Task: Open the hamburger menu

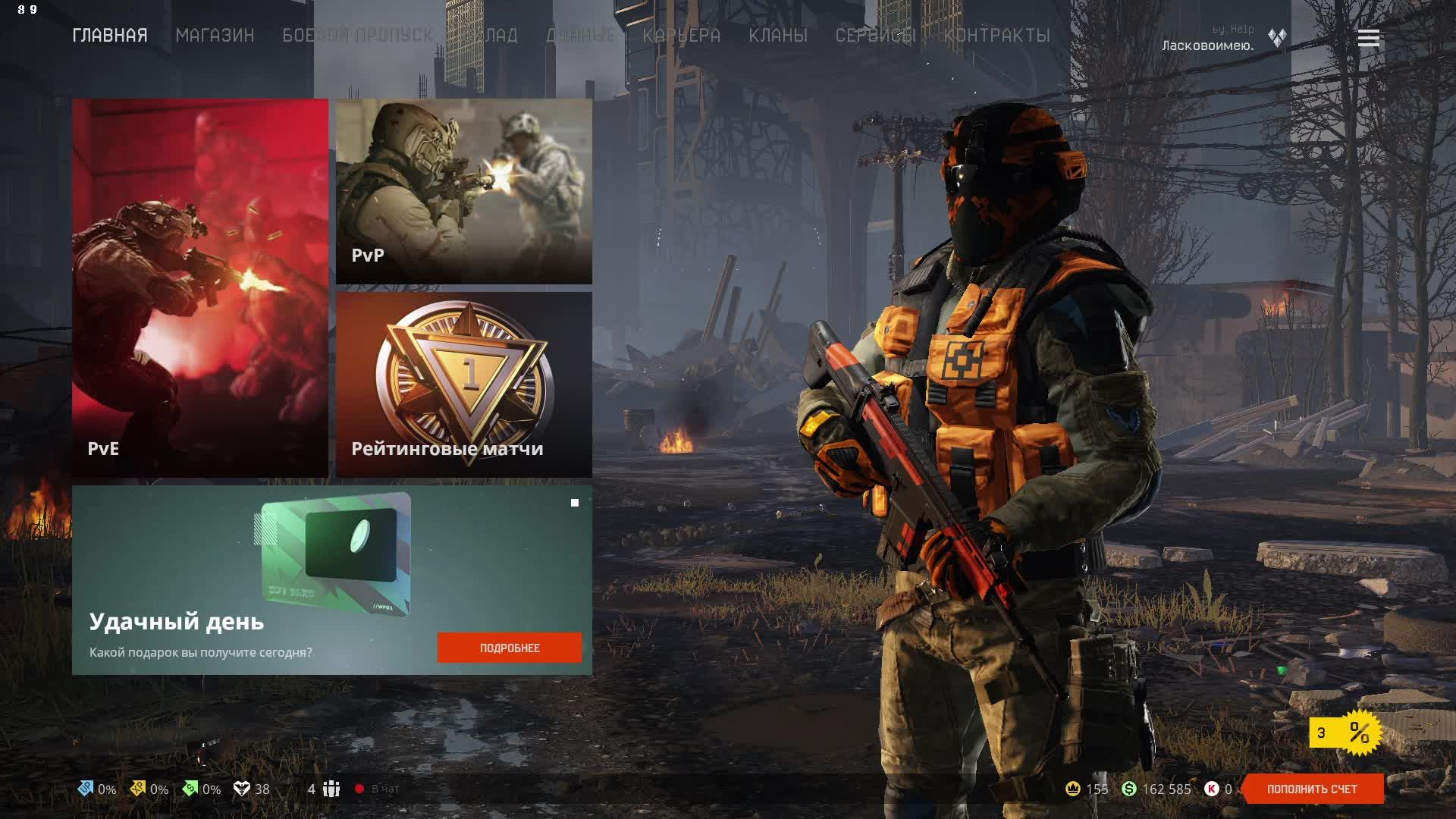Action: pyautogui.click(x=1368, y=38)
